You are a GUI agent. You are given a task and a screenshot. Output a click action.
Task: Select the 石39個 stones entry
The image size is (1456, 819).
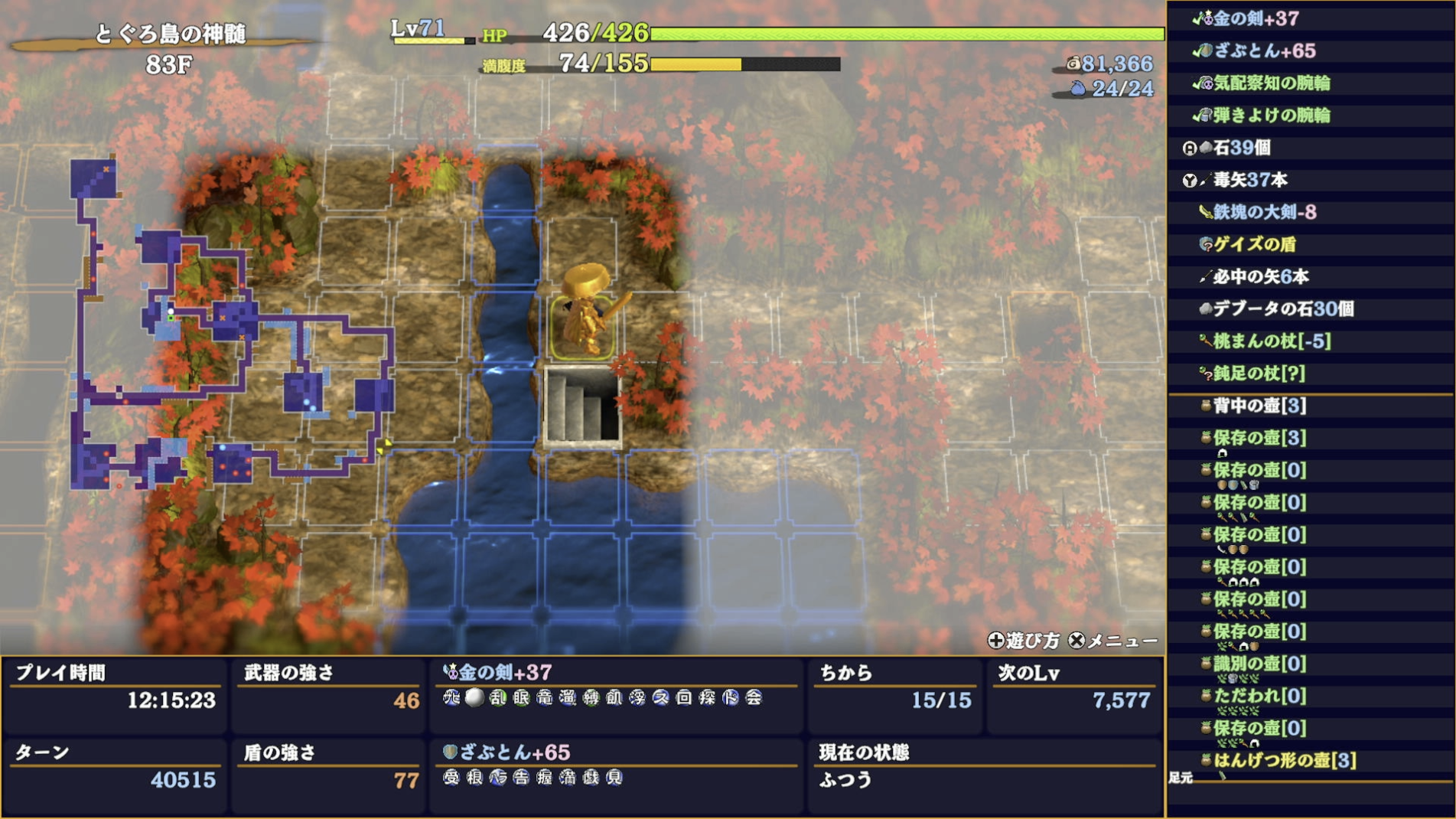pos(1241,148)
